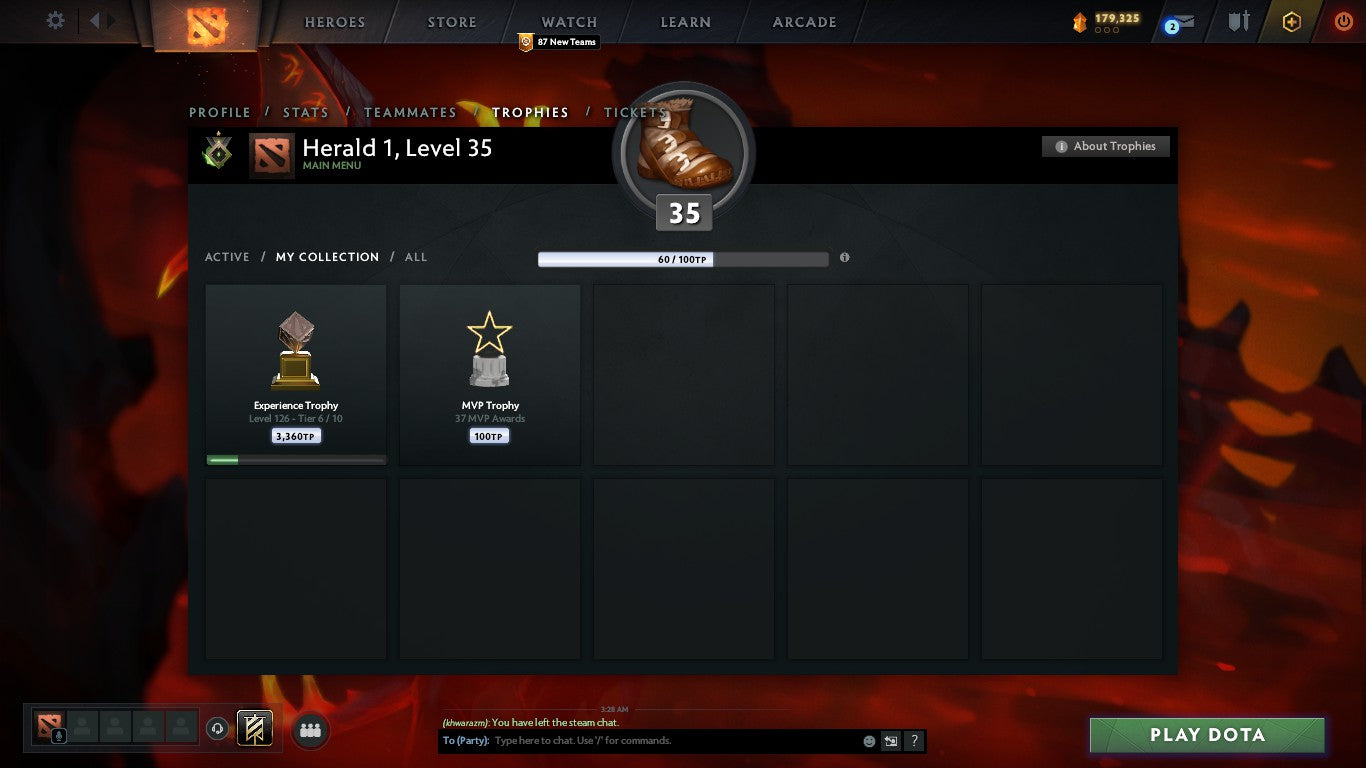This screenshot has height=768, width=1366.
Task: Click the PLAY DOTA button
Action: click(1206, 734)
